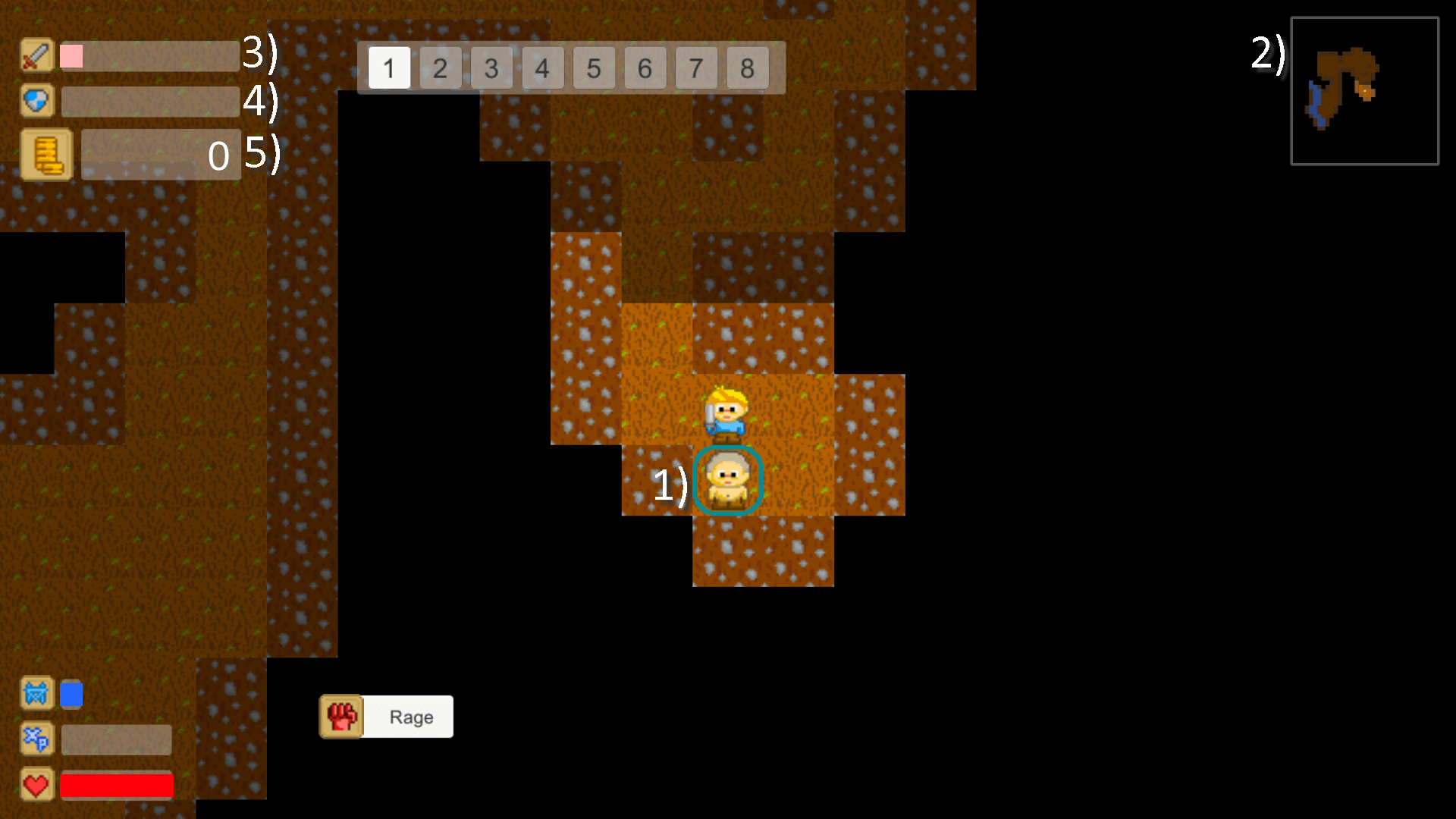Click the red health bar
Viewport: 1456px width, 819px height.
(117, 785)
